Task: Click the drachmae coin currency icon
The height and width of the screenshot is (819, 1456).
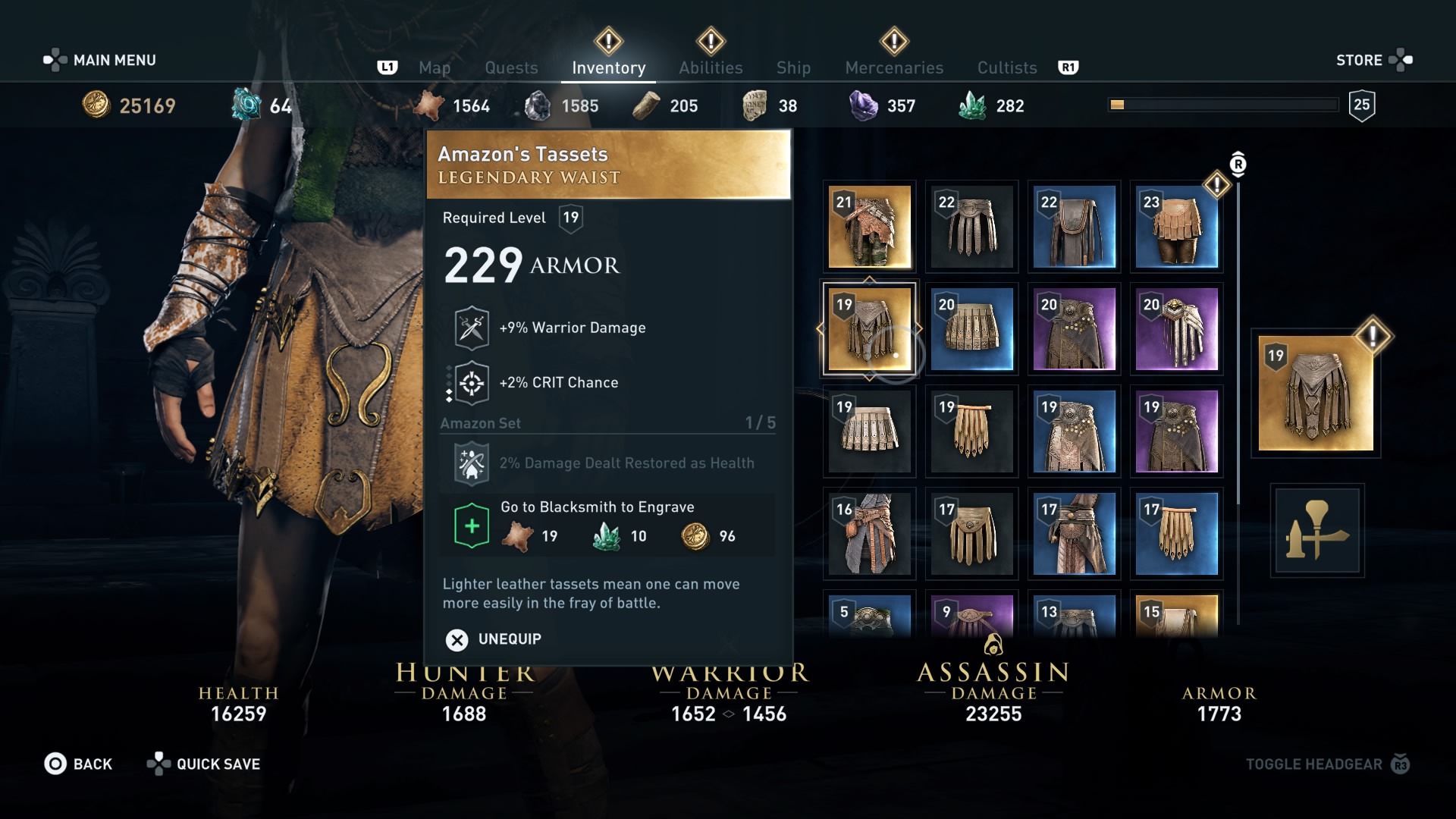Action: coord(95,105)
